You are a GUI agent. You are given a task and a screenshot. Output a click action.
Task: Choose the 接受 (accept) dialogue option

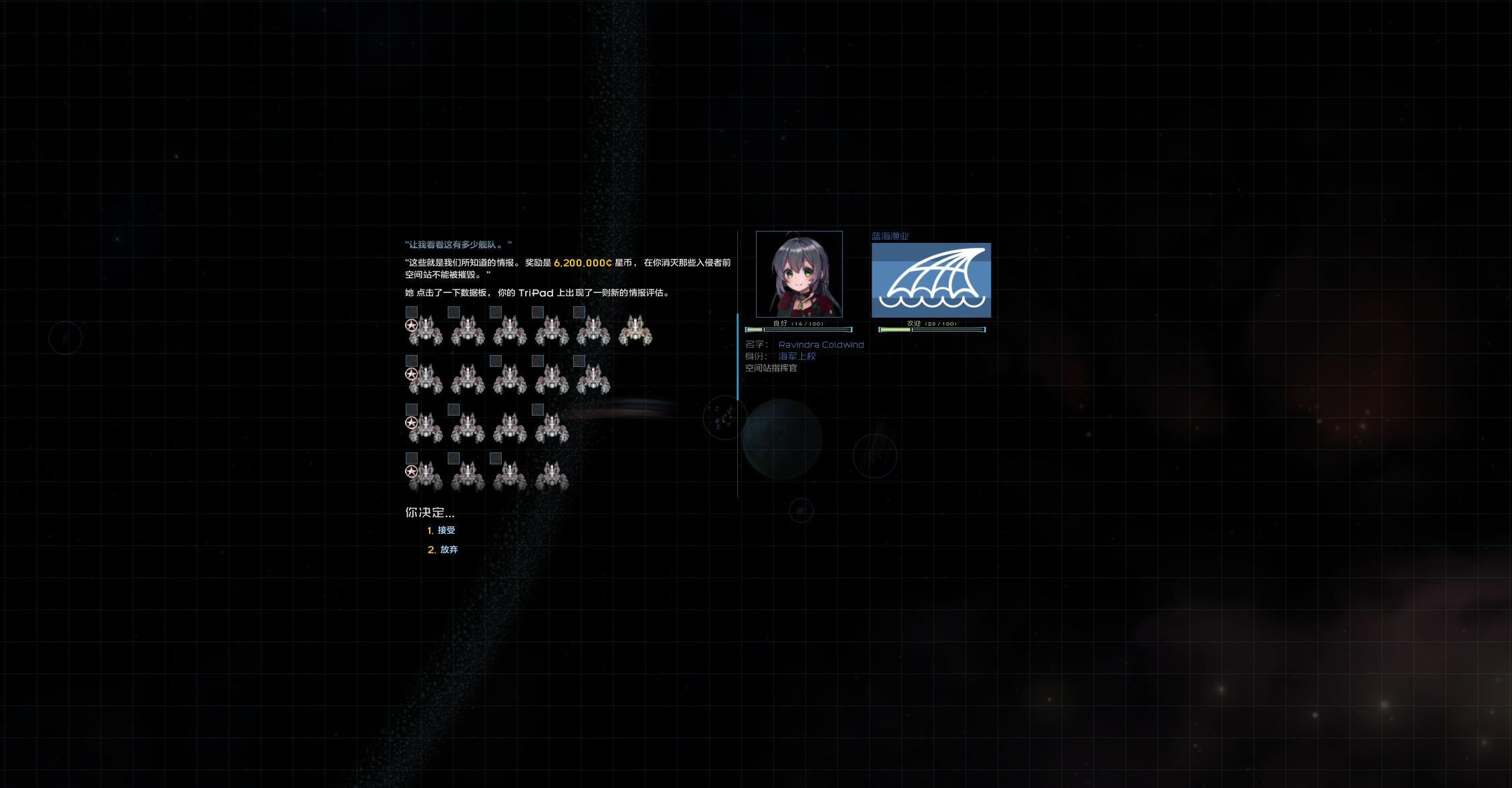pyautogui.click(x=446, y=530)
